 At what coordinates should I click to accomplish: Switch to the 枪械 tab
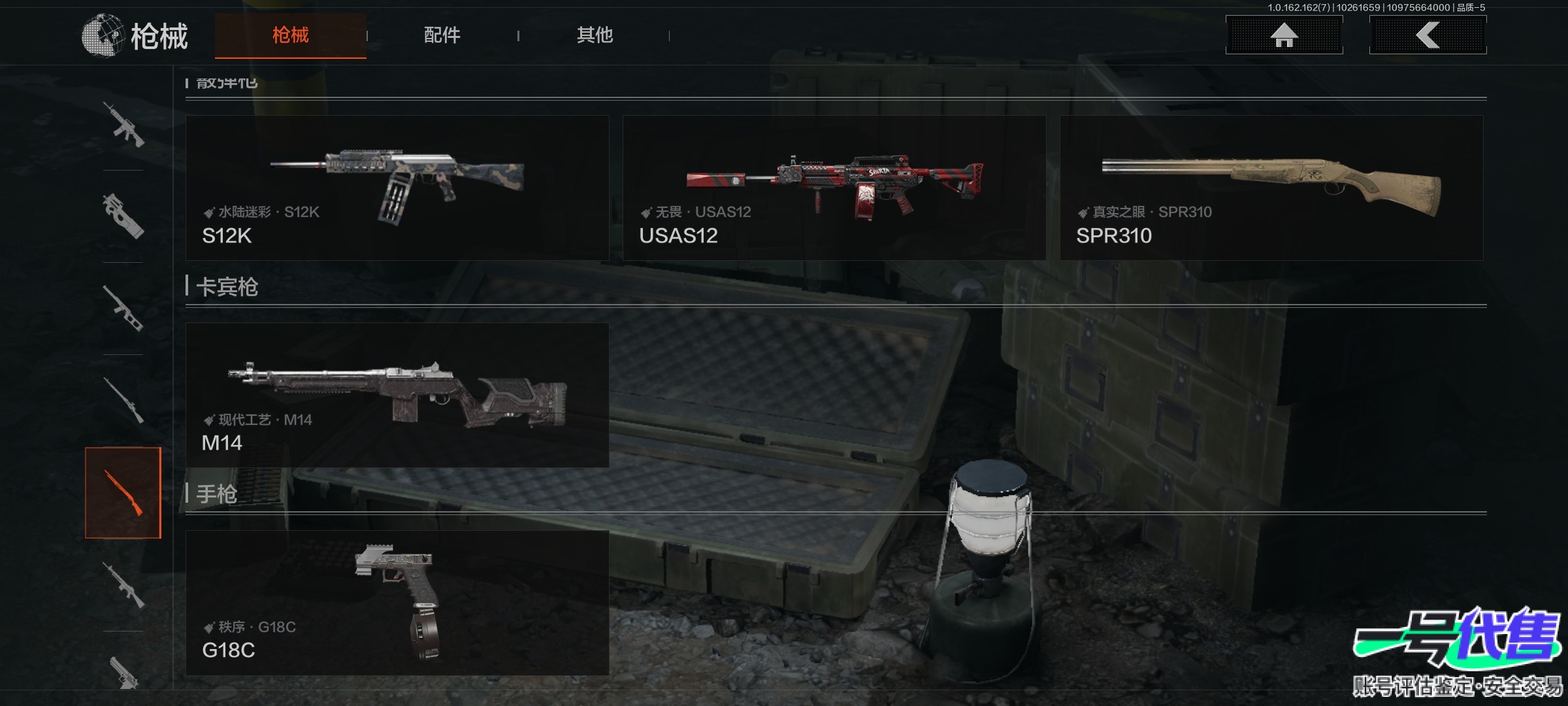290,35
